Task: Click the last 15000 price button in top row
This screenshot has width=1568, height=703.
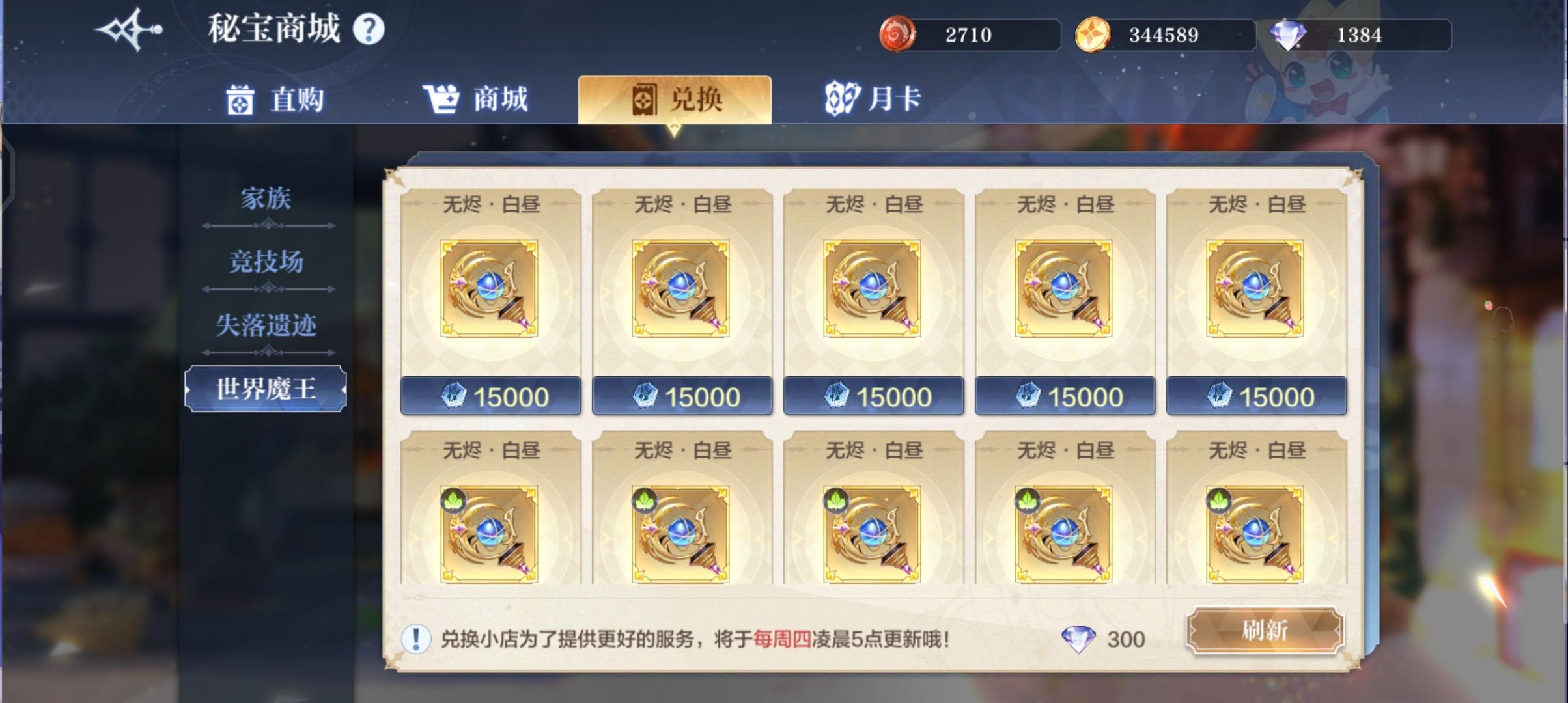Action: (1256, 394)
